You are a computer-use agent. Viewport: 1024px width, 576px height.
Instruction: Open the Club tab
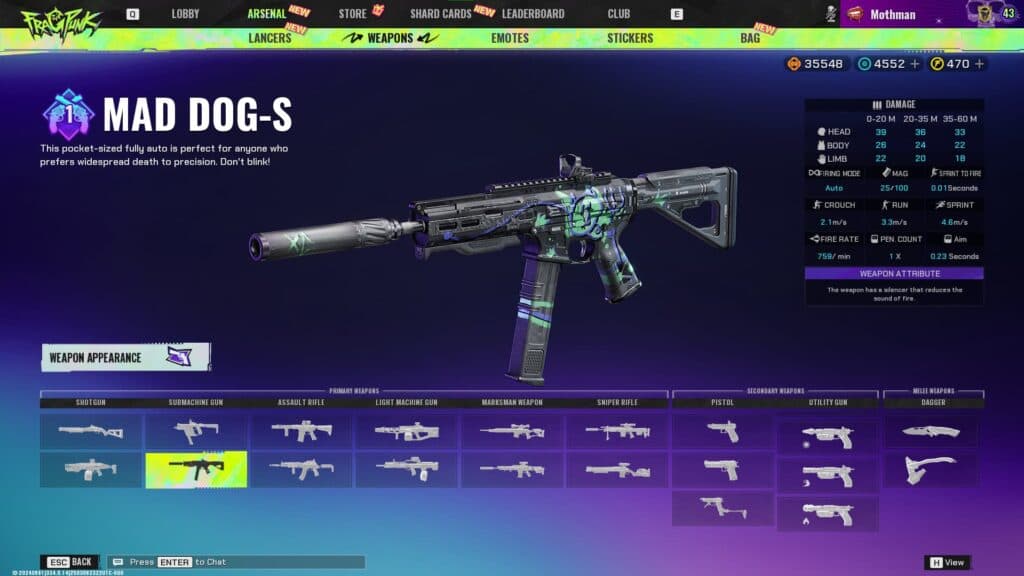point(619,14)
